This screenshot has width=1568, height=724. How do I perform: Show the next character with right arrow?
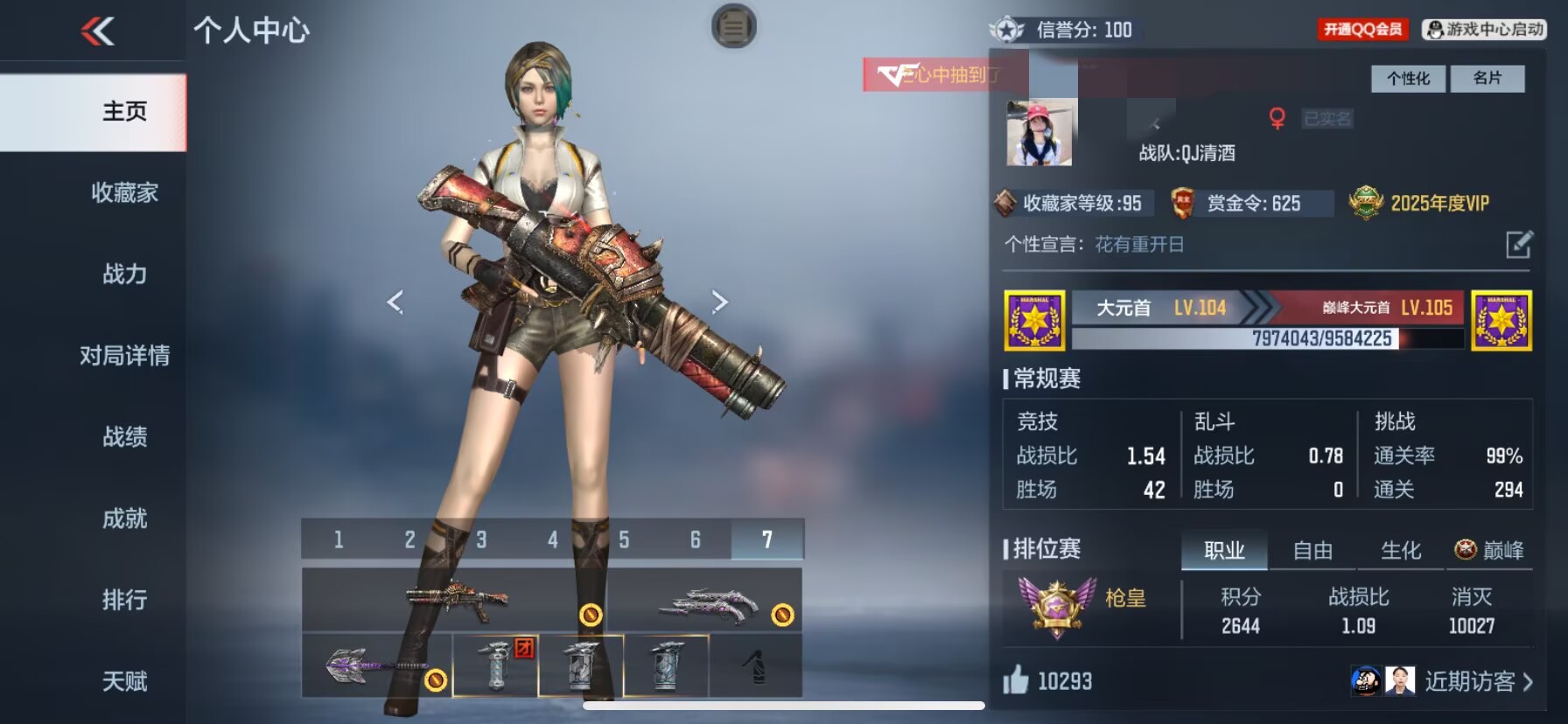(x=719, y=302)
